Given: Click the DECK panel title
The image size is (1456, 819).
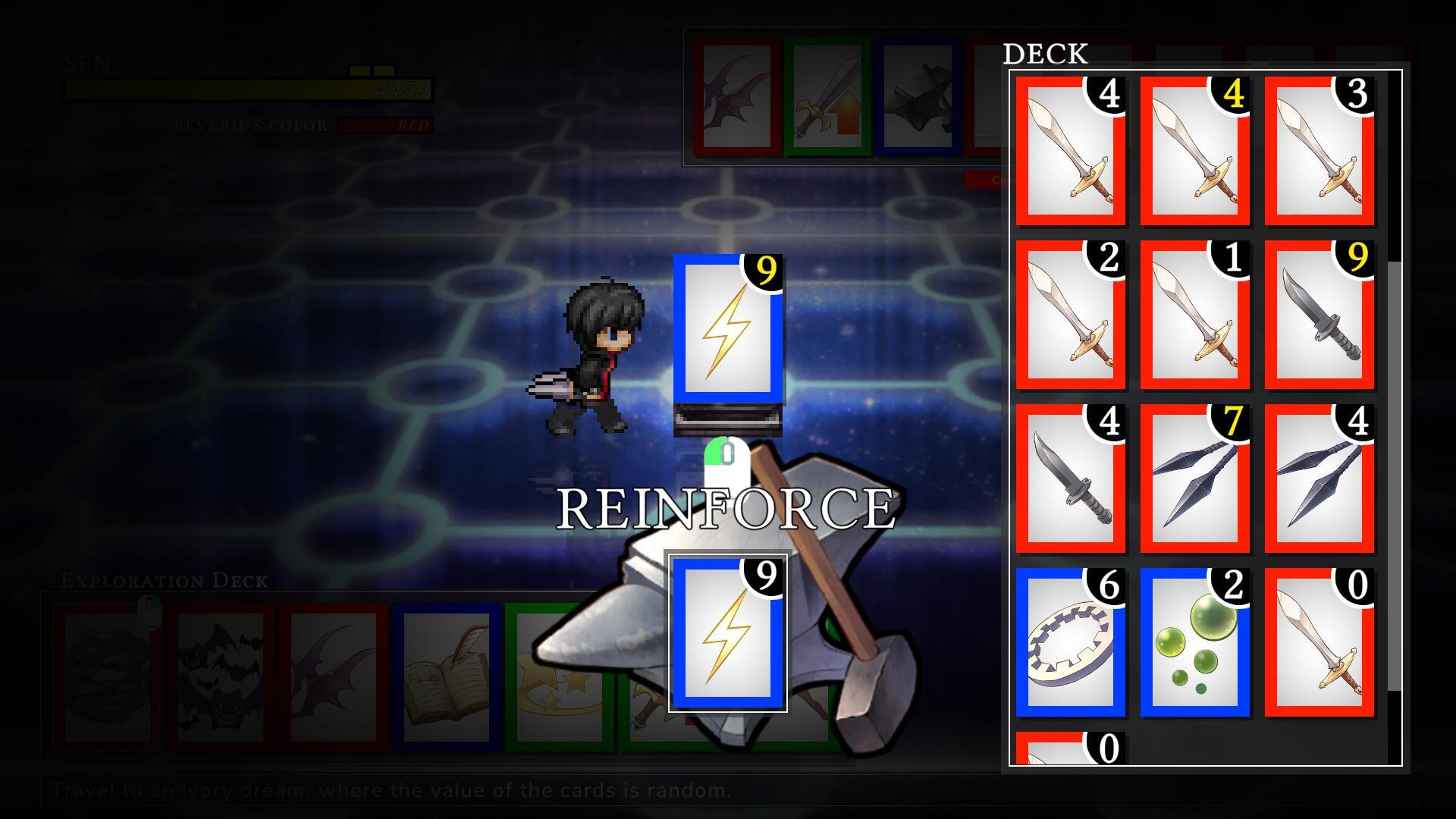Looking at the screenshot, I should coord(1045,54).
